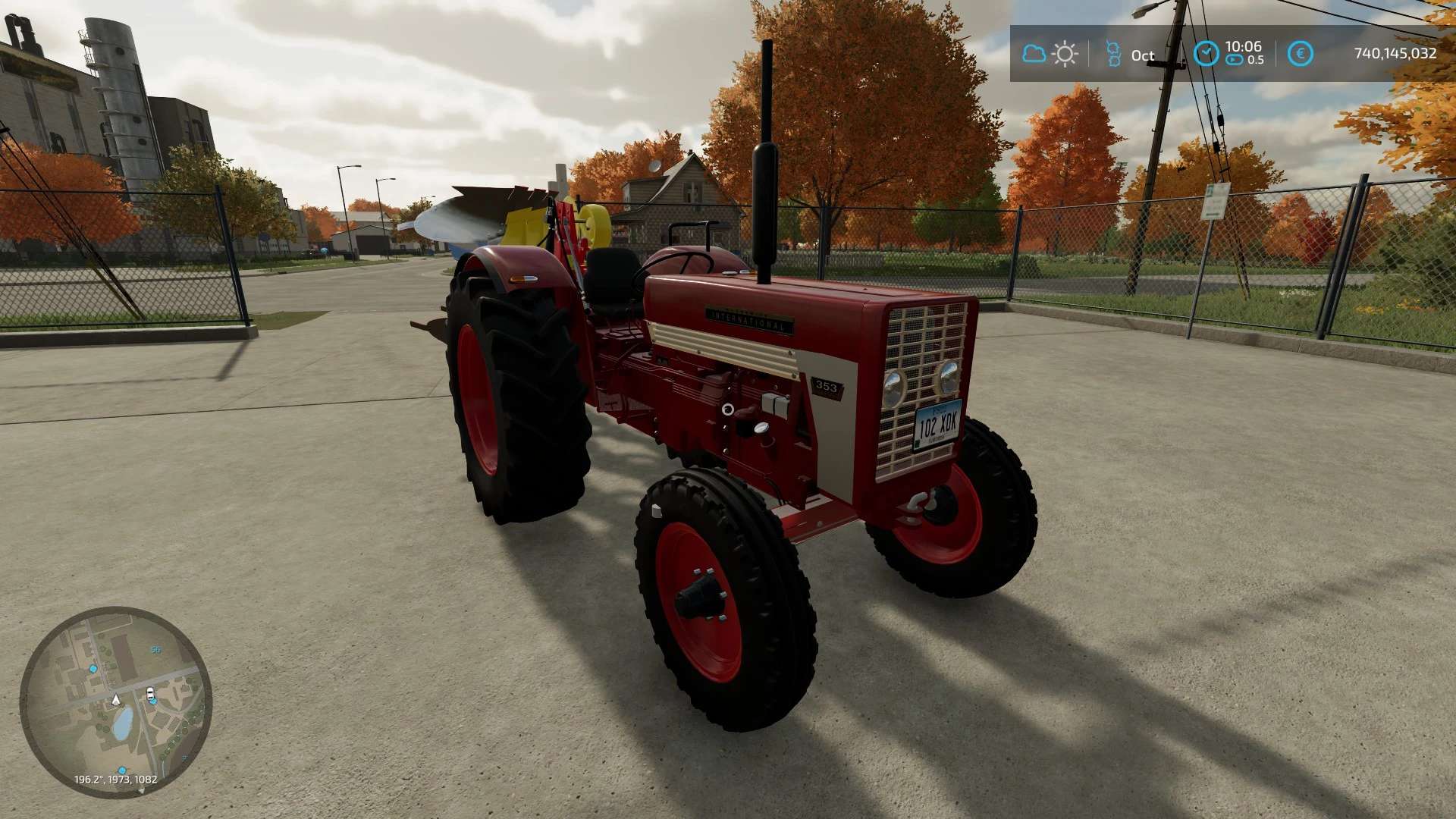Image resolution: width=1456 pixels, height=819 pixels.
Task: Open the circular minimap
Action: 115,702
